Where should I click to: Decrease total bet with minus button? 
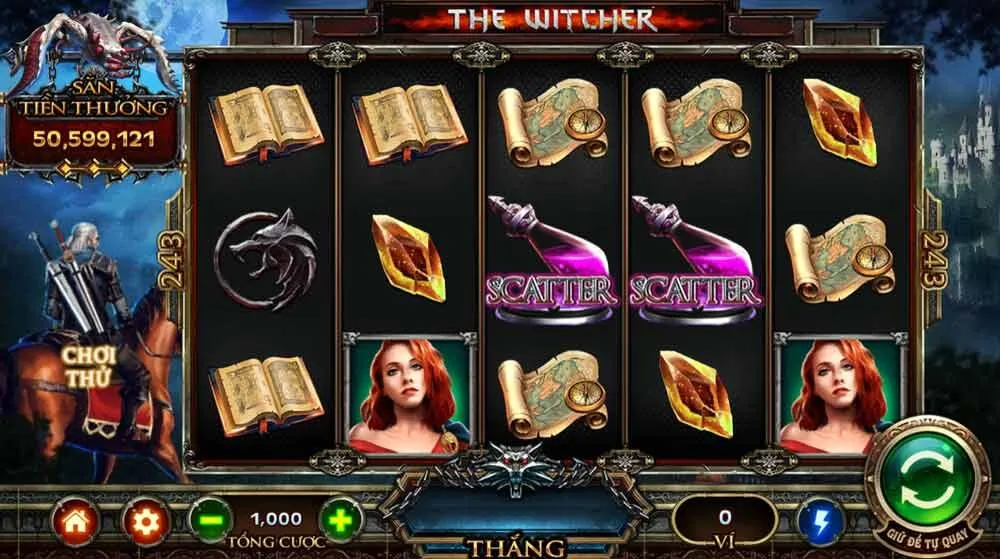click(210, 521)
